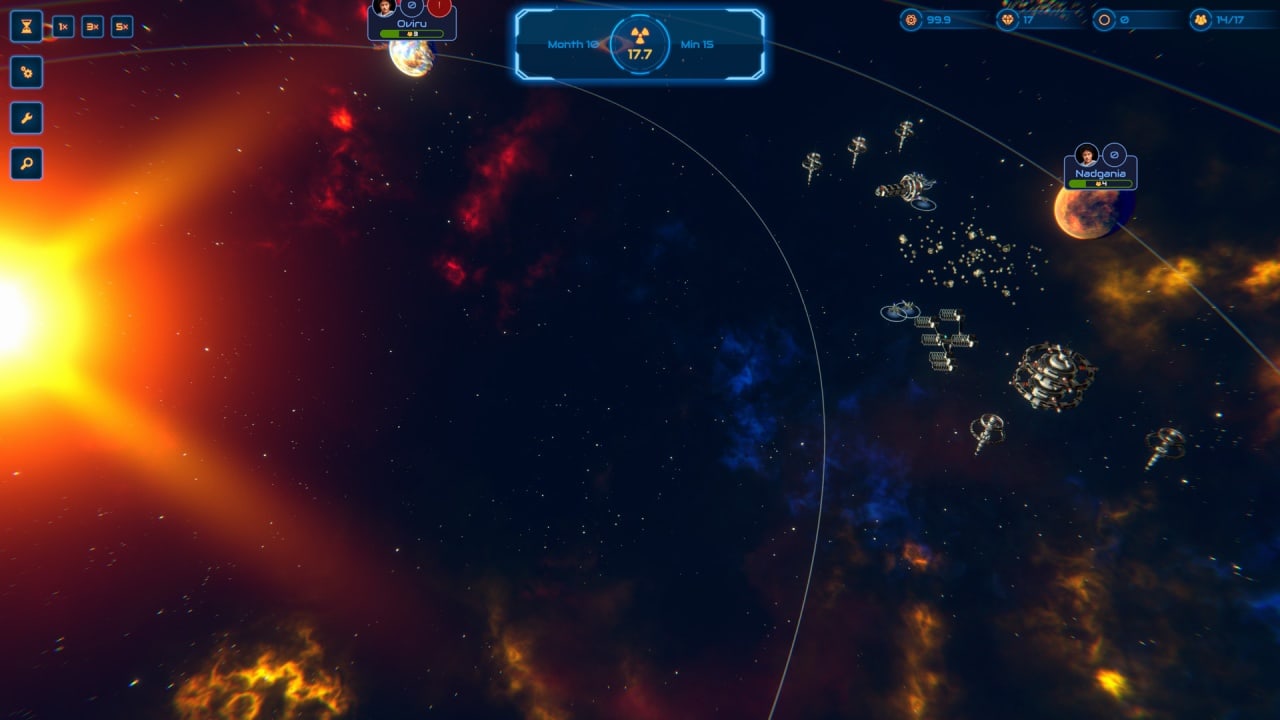1280x720 pixels.
Task: Click the red alert icon on Oviru
Action: click(x=439, y=7)
